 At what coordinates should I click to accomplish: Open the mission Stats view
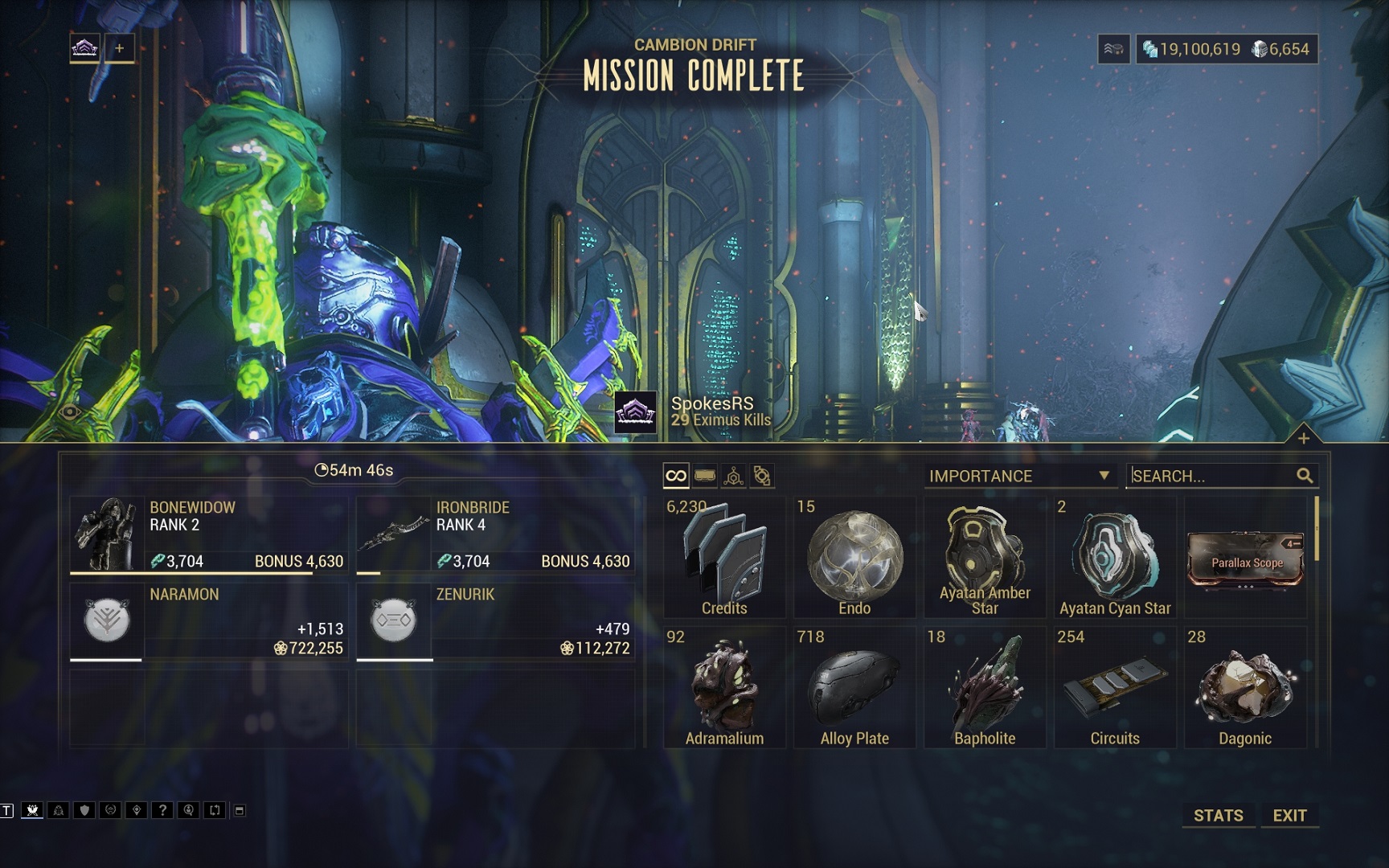1218,815
